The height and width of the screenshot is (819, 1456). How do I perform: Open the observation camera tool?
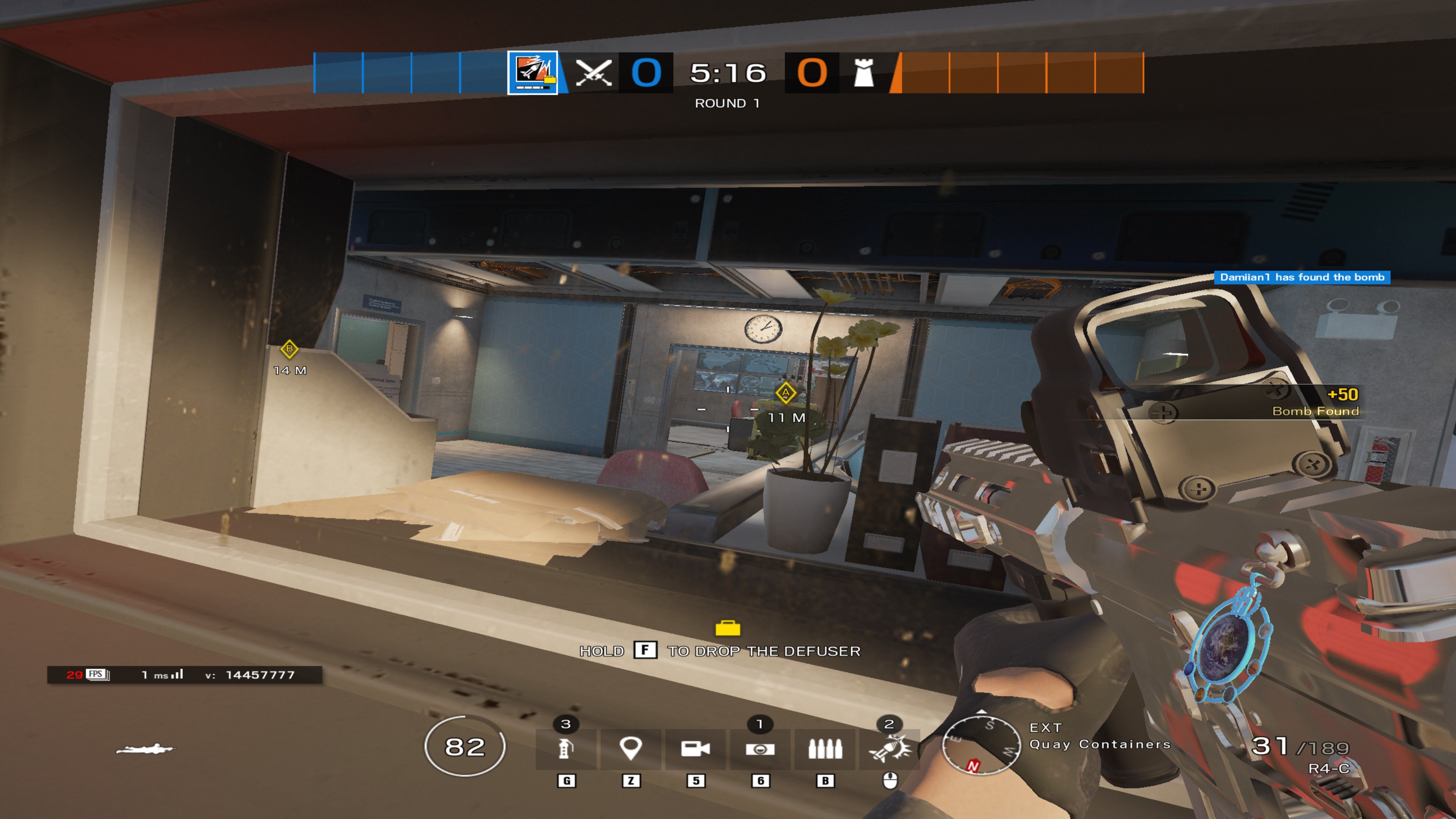[x=695, y=749]
